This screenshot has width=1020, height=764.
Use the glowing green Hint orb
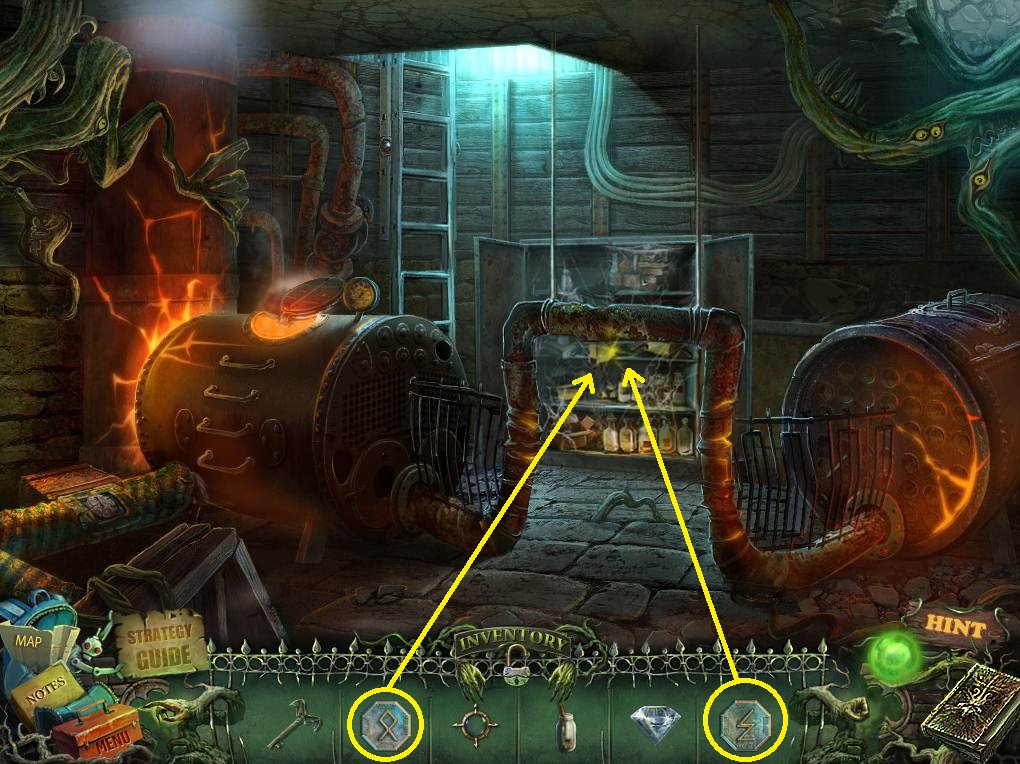[x=892, y=657]
